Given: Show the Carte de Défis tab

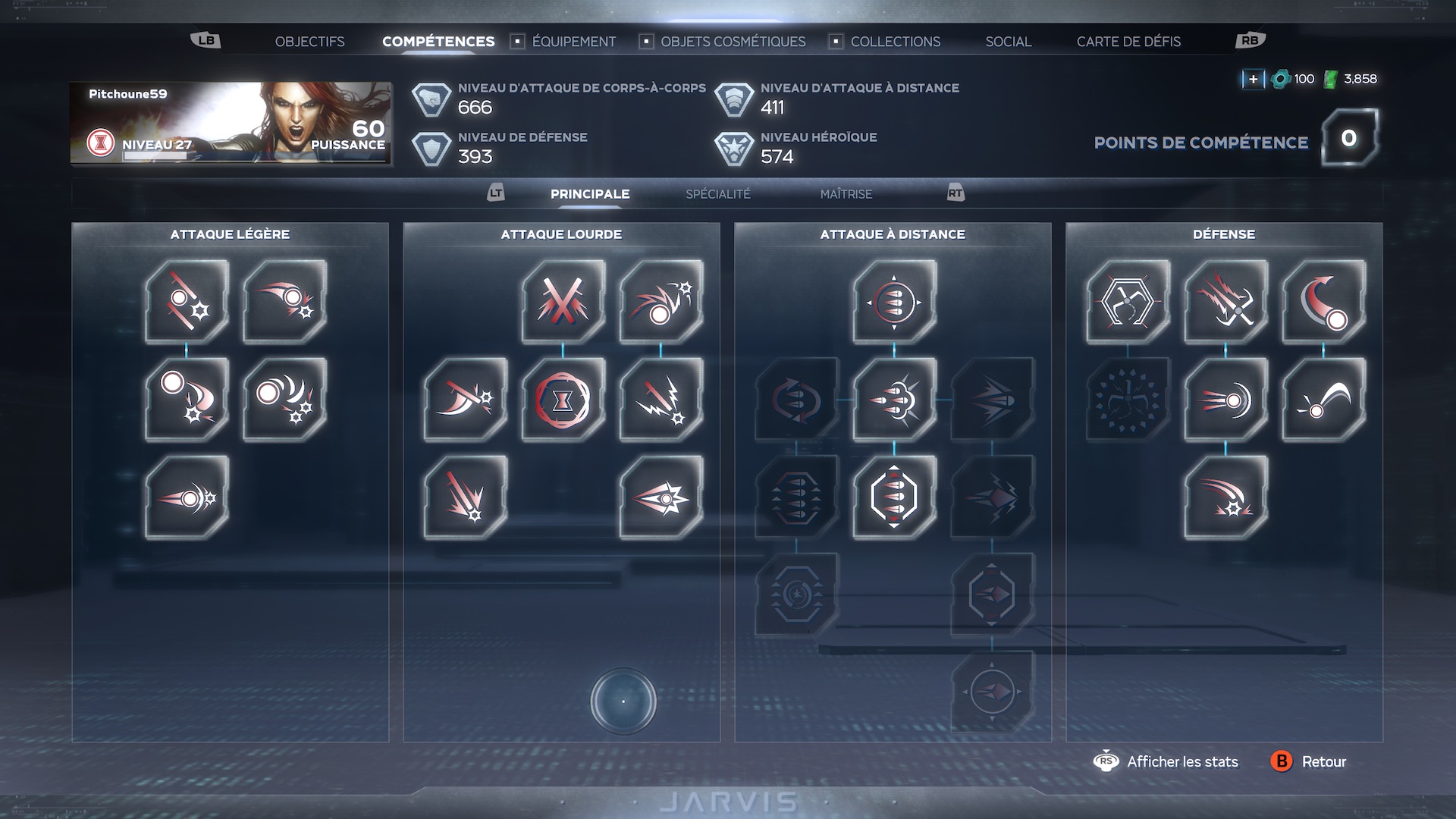Looking at the screenshot, I should pyautogui.click(x=1128, y=42).
